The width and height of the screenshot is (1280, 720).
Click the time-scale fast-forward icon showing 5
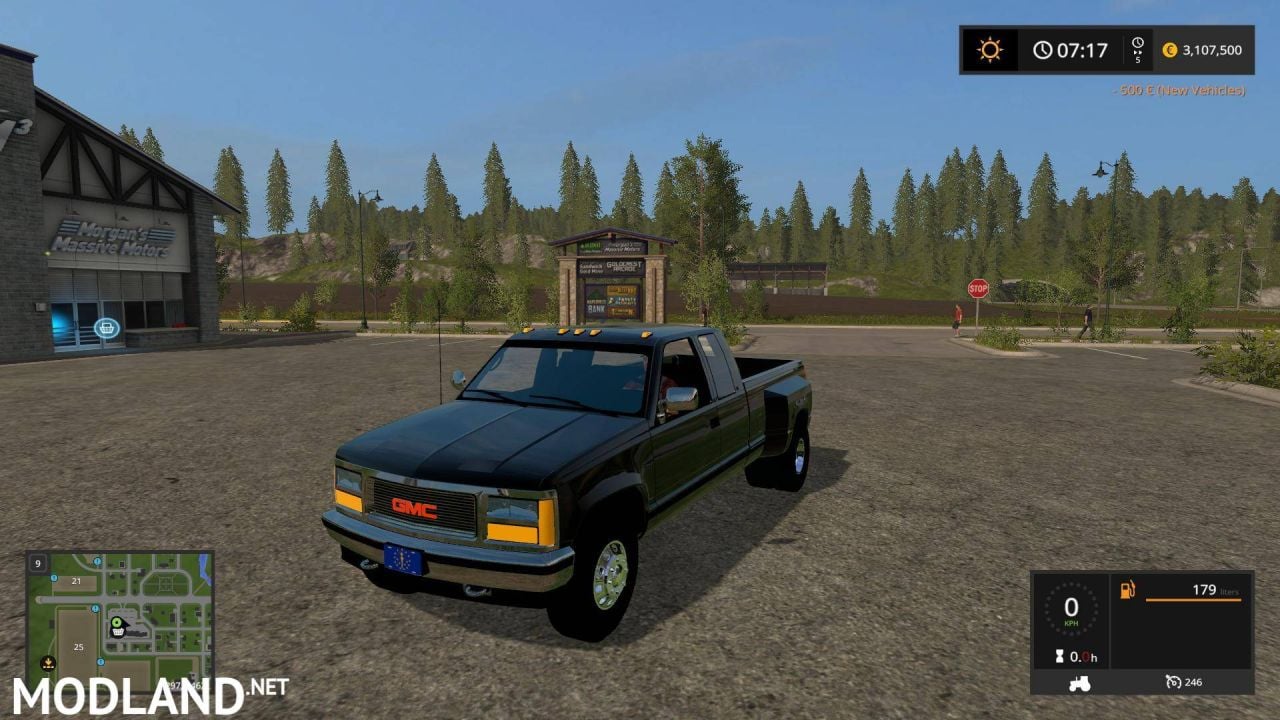pos(1138,48)
